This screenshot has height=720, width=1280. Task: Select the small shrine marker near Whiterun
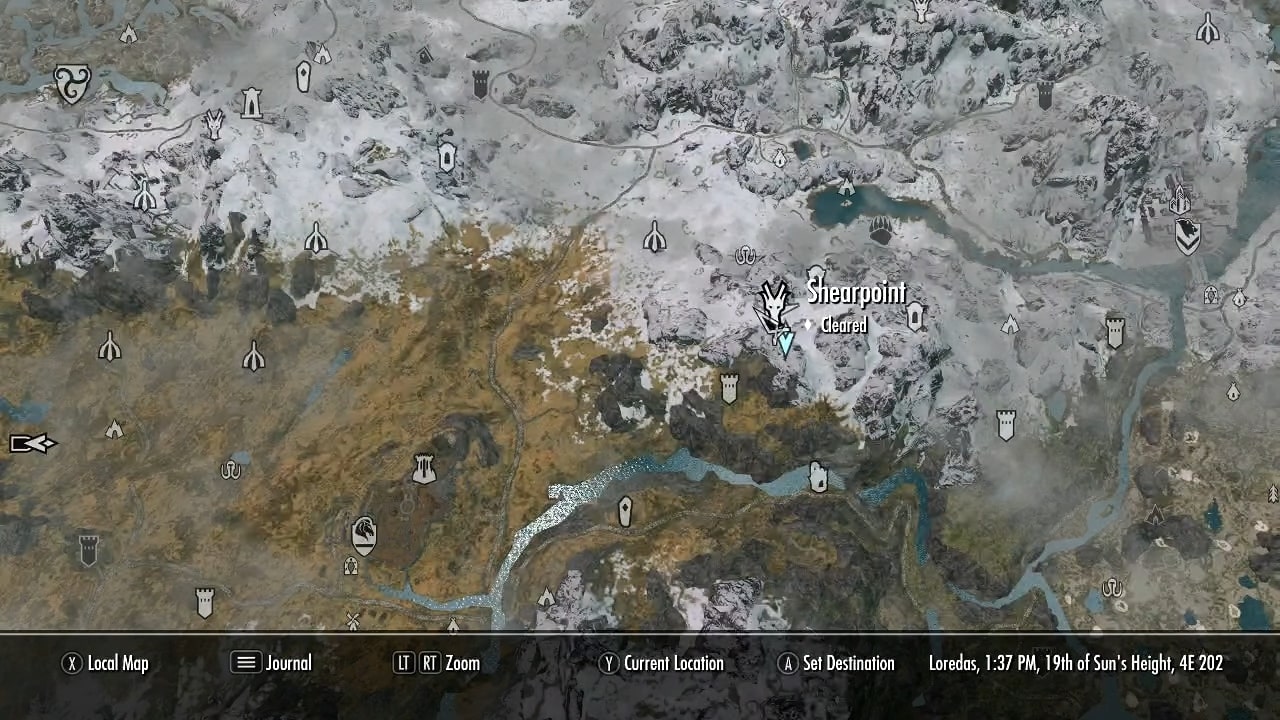[351, 565]
